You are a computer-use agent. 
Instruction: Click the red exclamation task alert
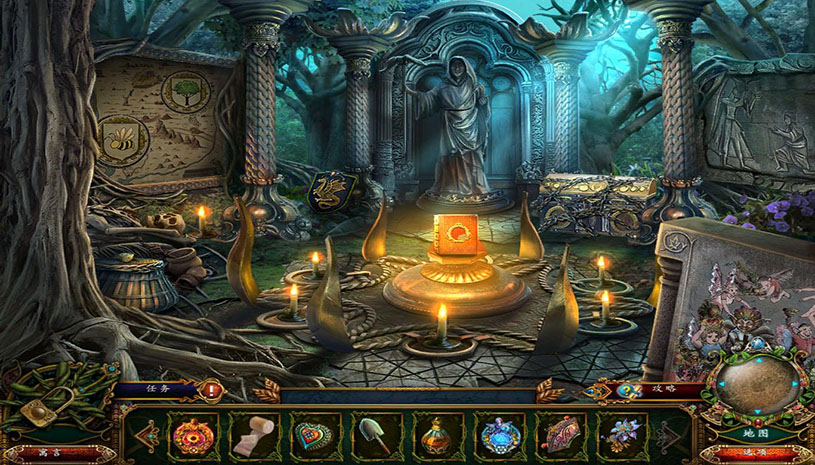click(x=212, y=391)
